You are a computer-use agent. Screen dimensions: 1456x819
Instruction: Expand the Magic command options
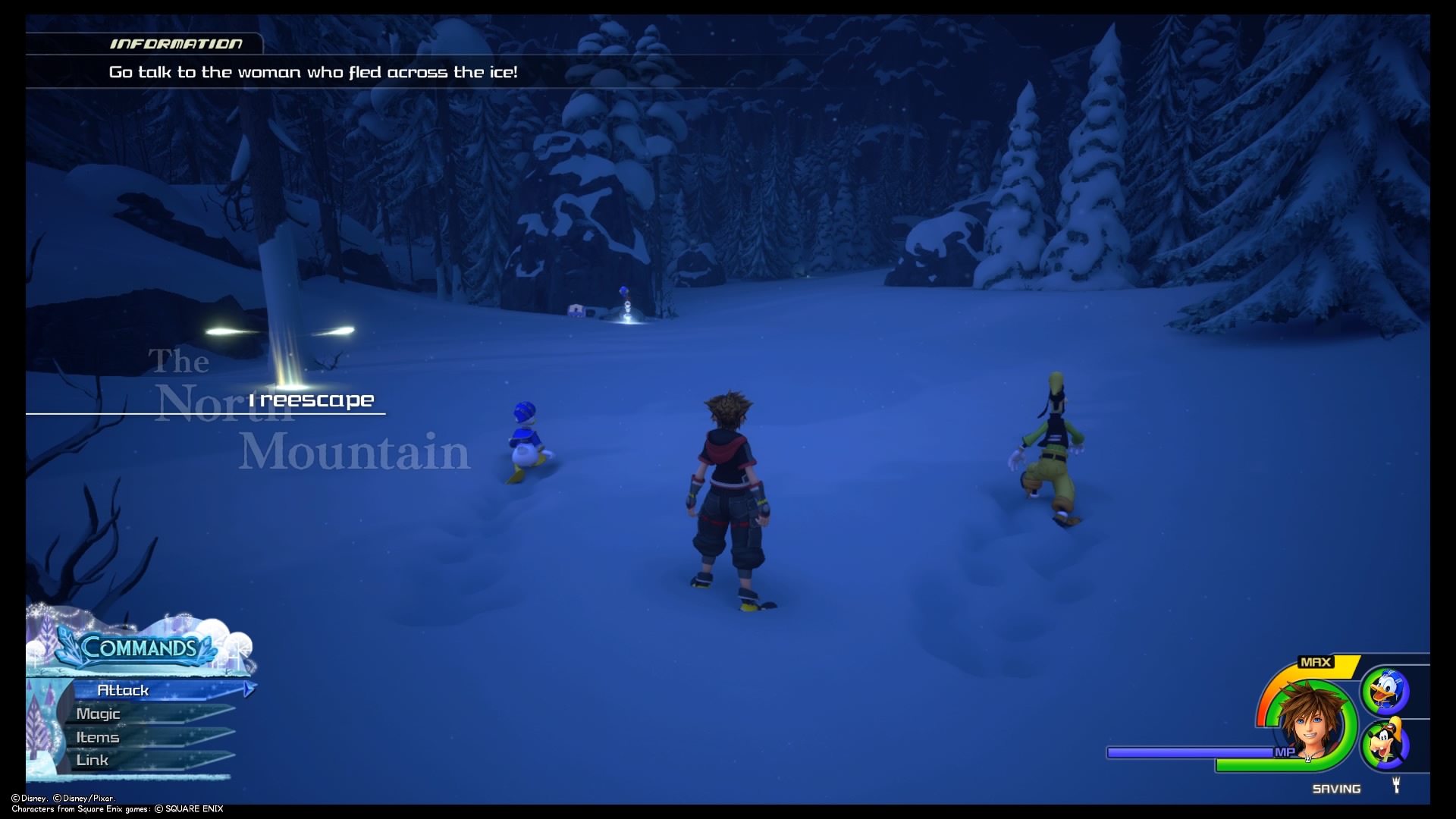(99, 714)
